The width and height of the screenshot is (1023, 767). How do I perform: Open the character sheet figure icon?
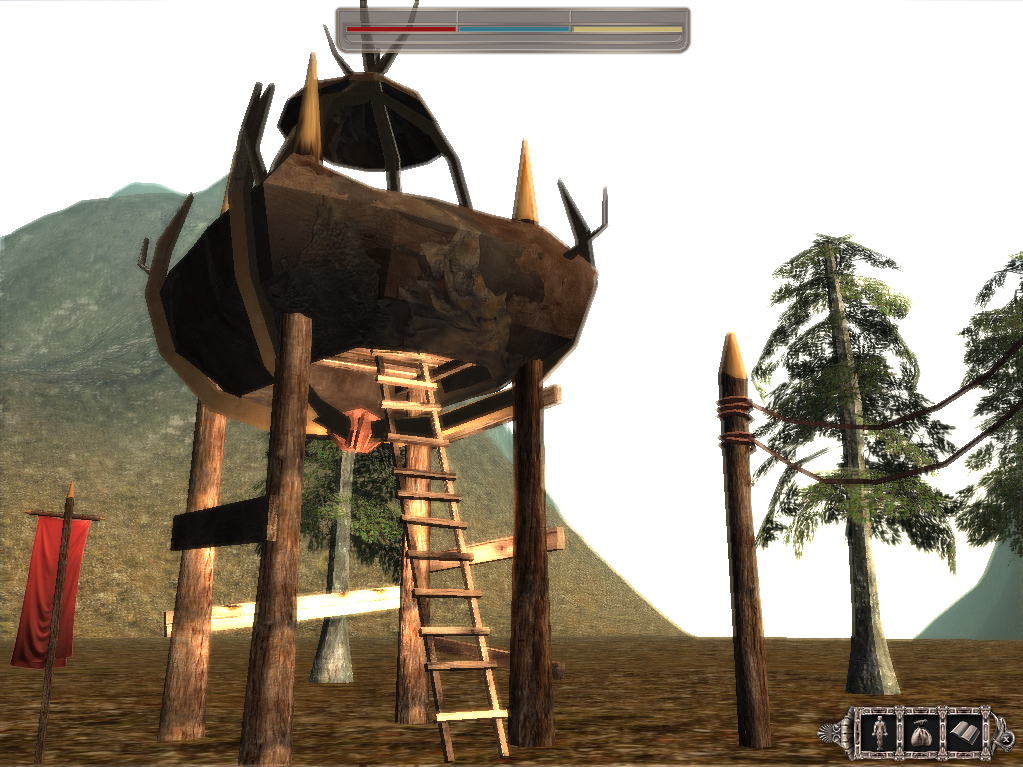pyautogui.click(x=879, y=733)
